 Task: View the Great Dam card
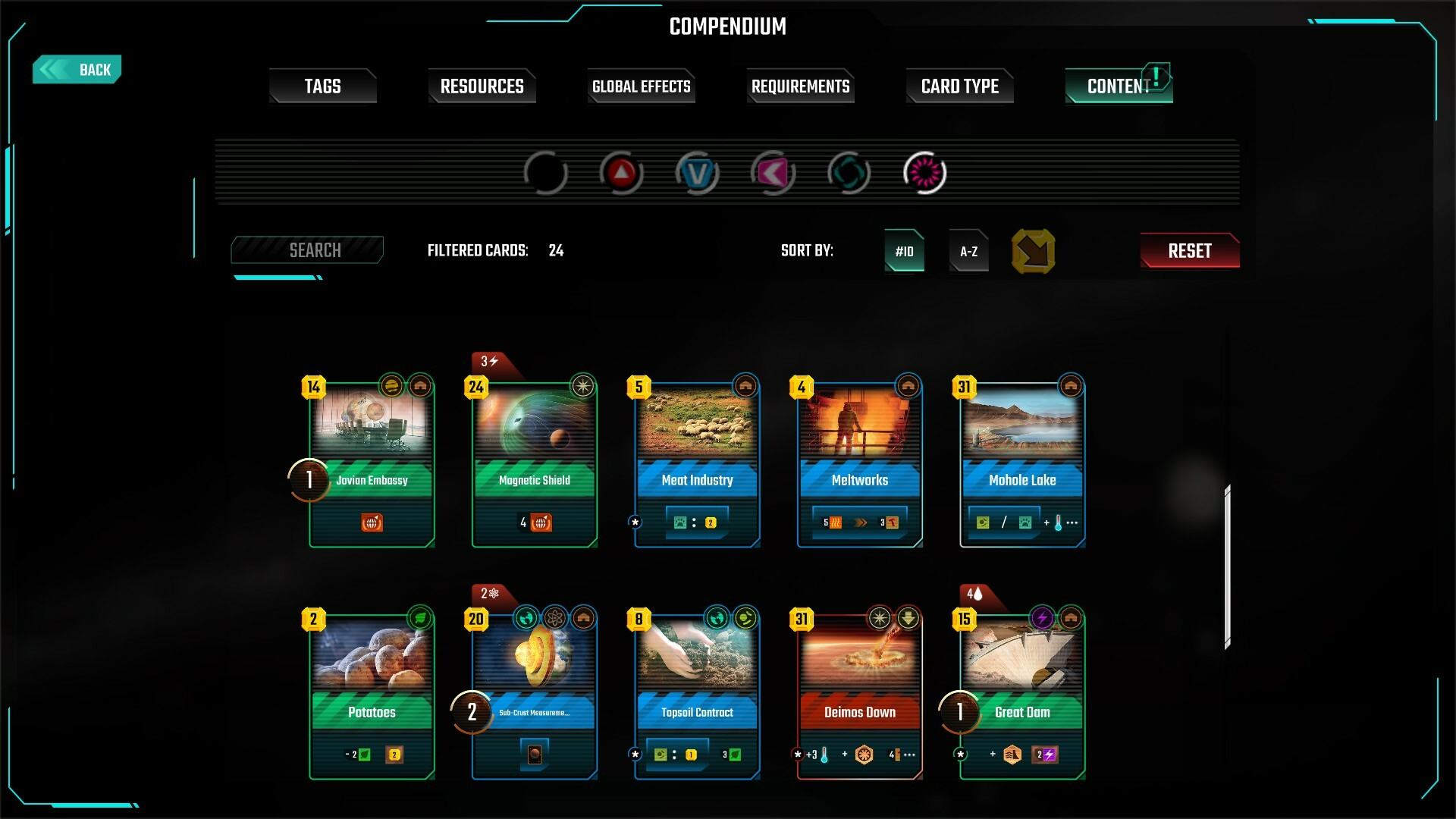(1022, 695)
